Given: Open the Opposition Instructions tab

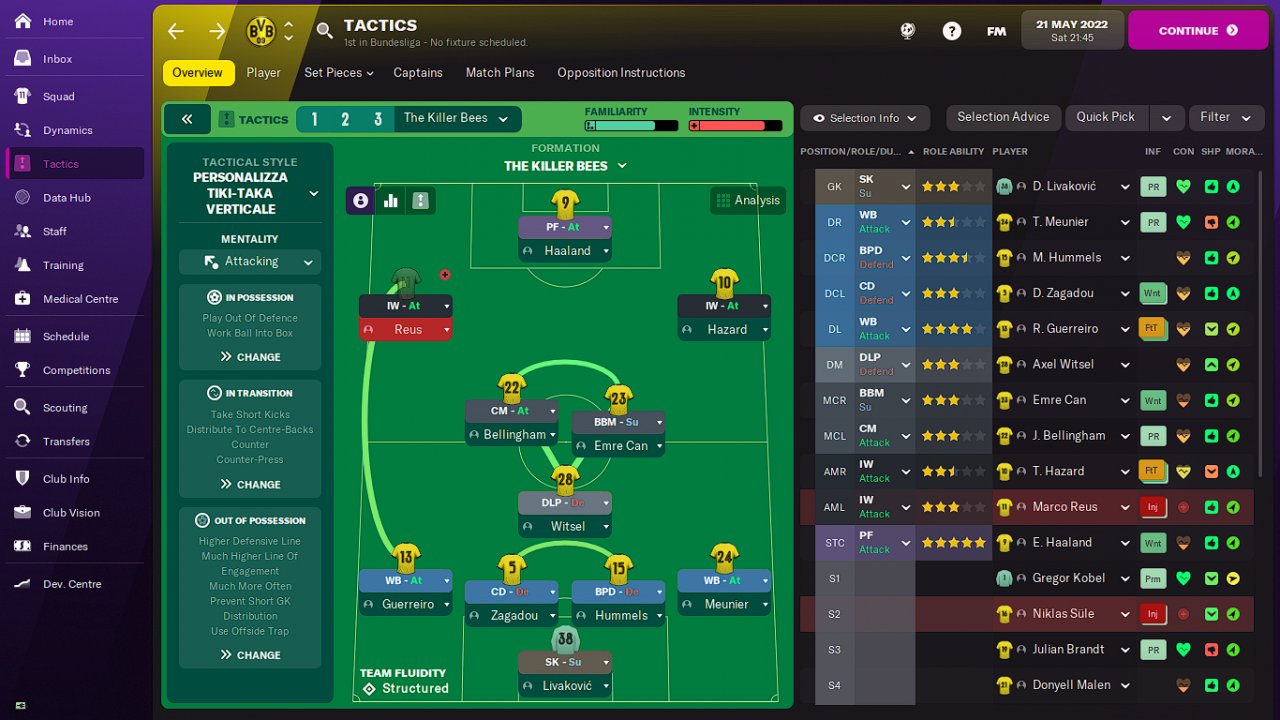Looking at the screenshot, I should tap(621, 73).
